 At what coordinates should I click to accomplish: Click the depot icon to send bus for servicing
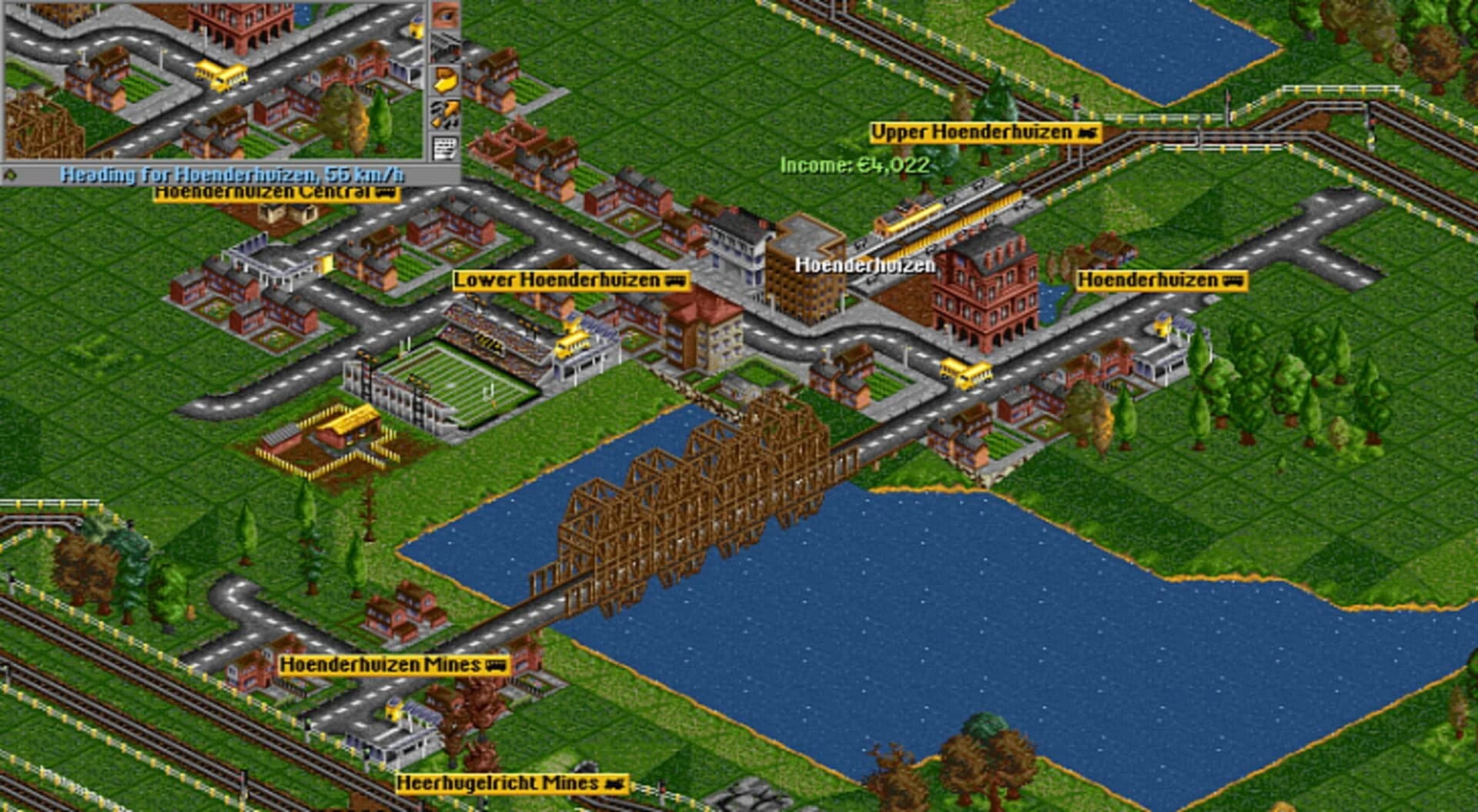coord(446,47)
